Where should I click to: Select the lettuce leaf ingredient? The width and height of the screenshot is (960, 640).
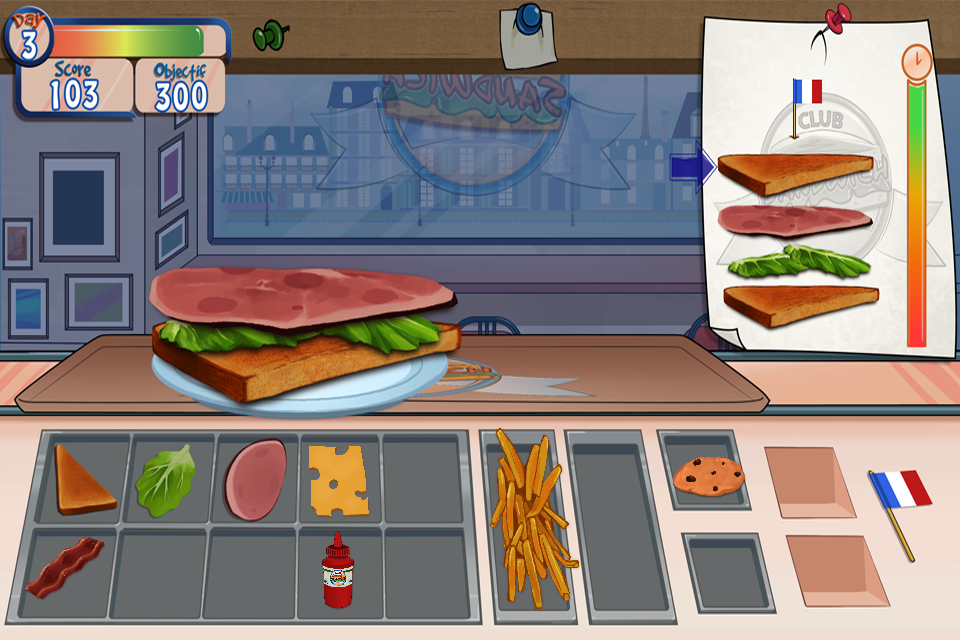166,481
